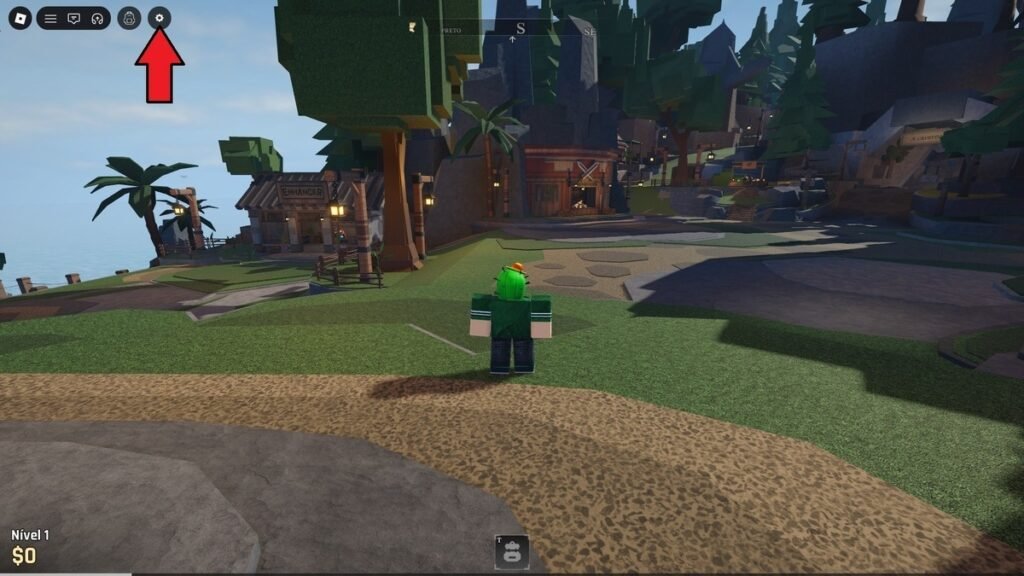Open the Roblox logo menu
The image size is (1024, 576).
click(20, 18)
